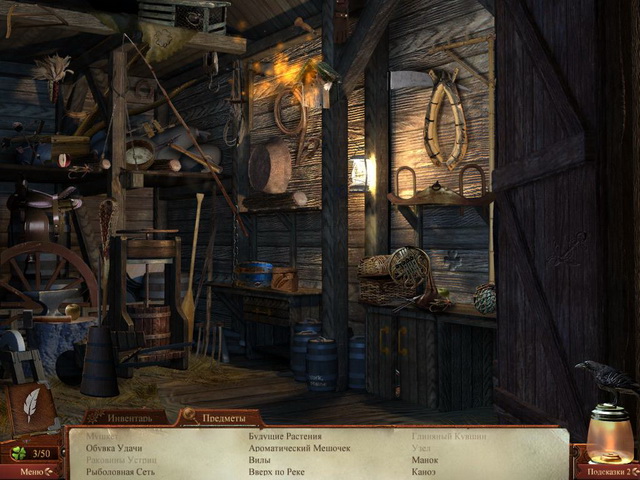Switch to the Инвентарь tab
640x480 pixels.
click(125, 416)
